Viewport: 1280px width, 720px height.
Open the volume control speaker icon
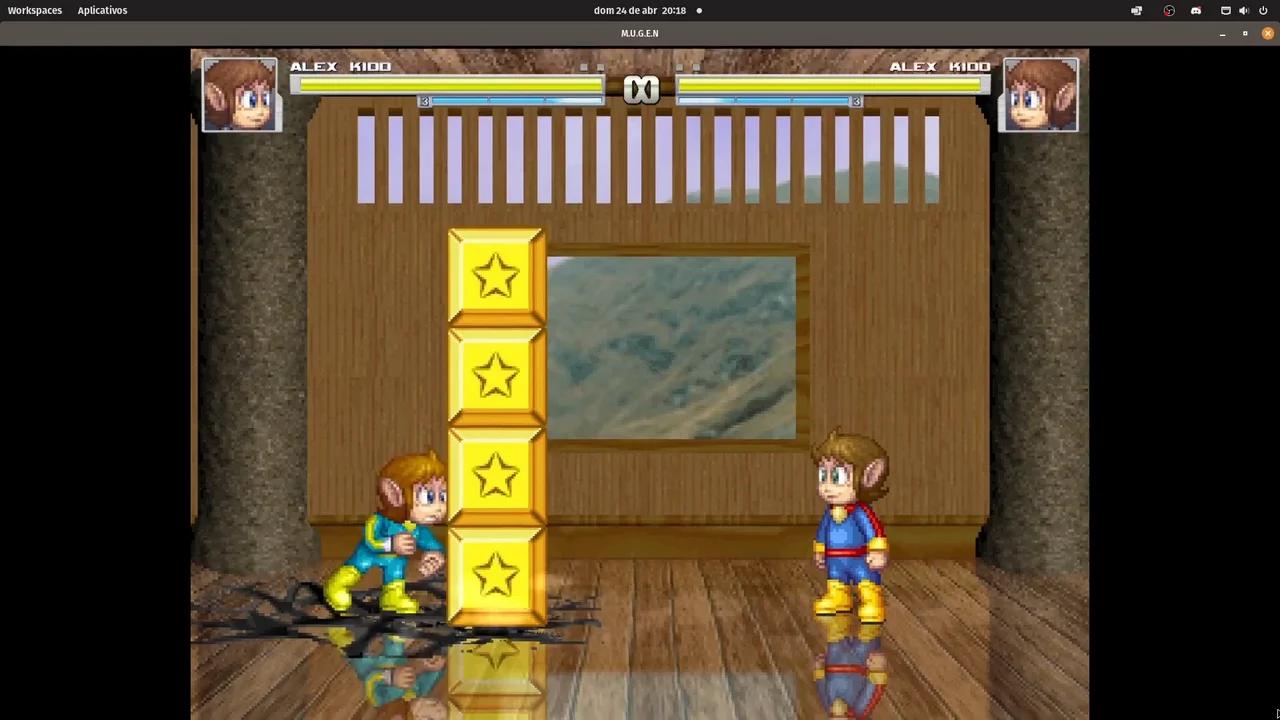coord(1244,10)
